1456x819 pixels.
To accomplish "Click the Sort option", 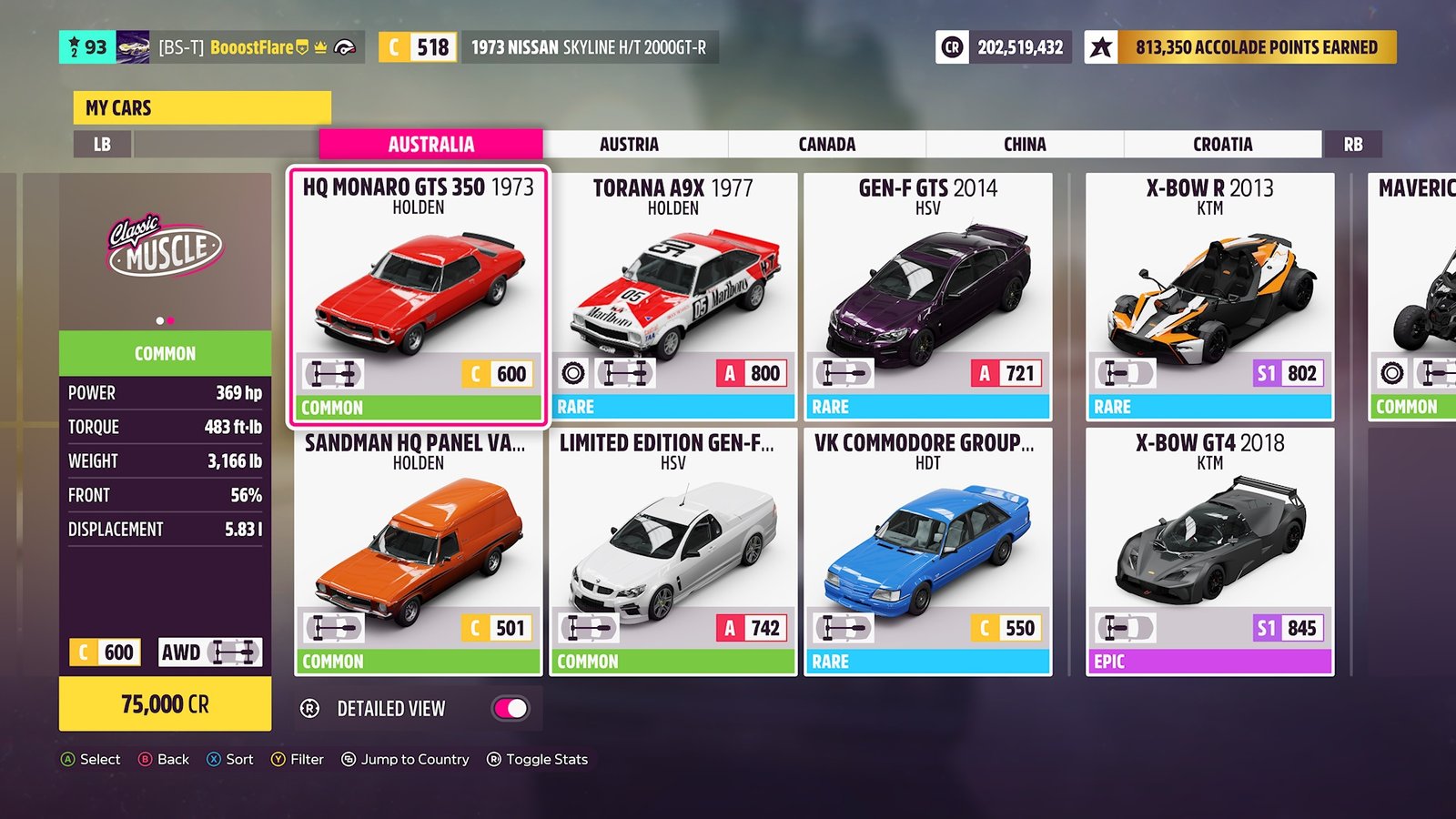I will coord(231,759).
